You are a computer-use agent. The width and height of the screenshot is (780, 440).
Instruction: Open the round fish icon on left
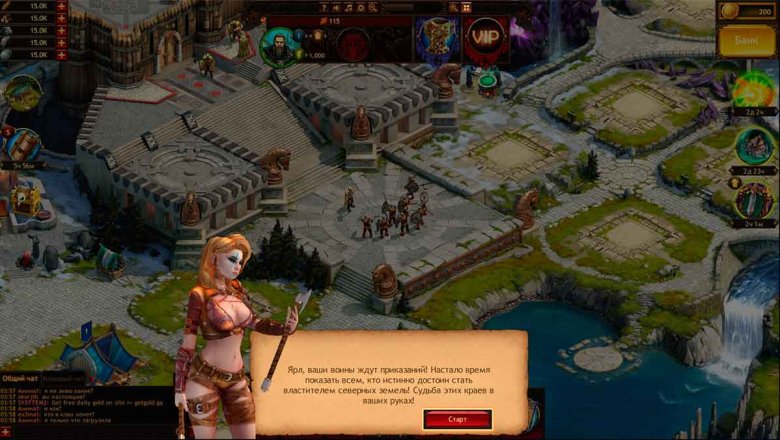click(21, 92)
